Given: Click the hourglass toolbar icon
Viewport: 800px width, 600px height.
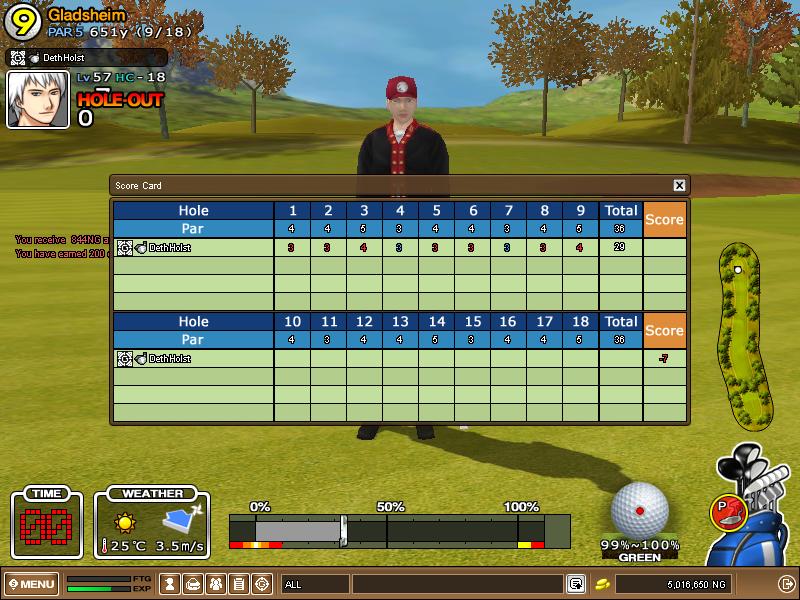Looking at the screenshot, I should pyautogui.click(x=171, y=583).
